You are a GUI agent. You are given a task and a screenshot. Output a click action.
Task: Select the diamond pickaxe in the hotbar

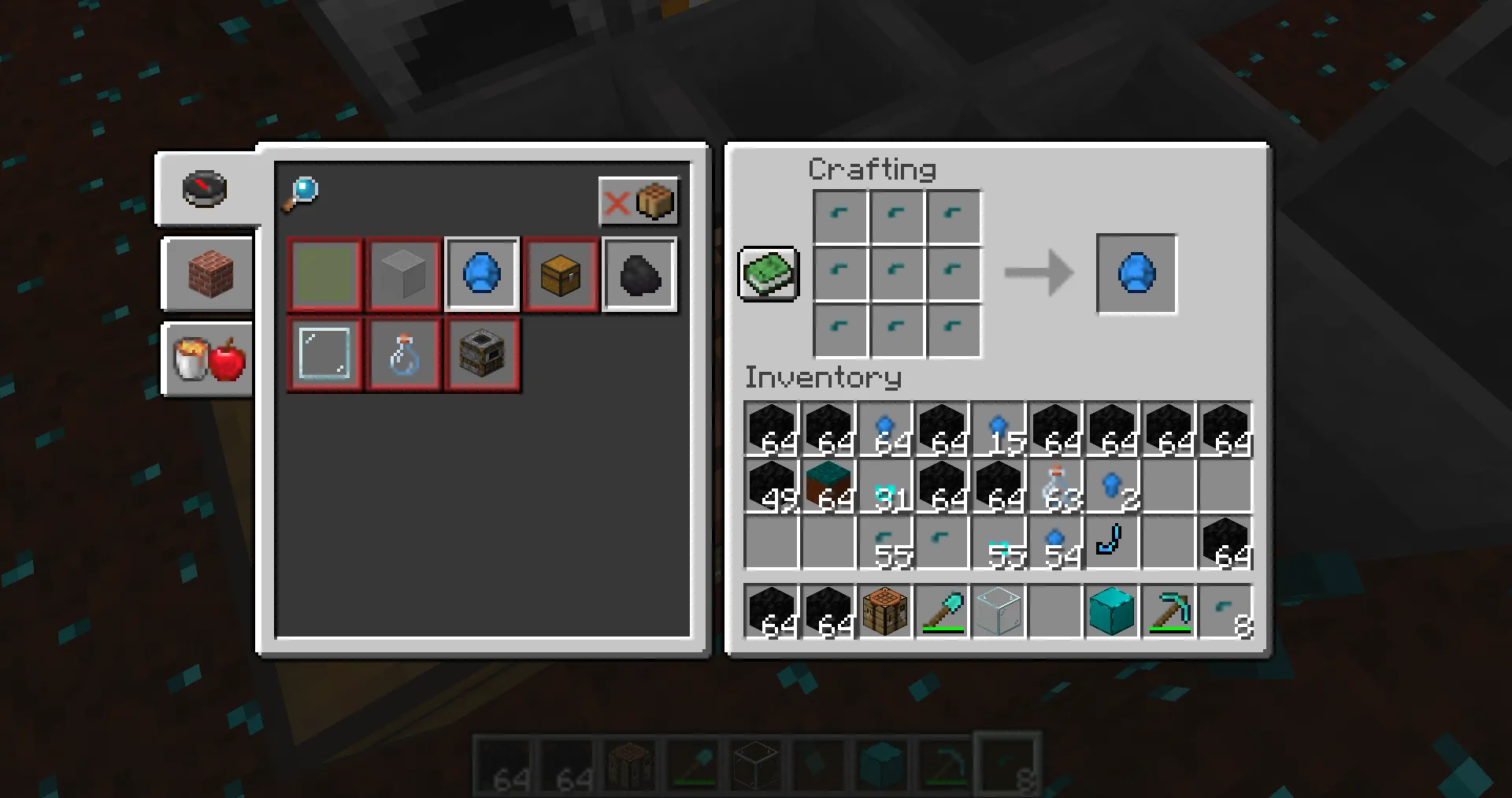1169,612
